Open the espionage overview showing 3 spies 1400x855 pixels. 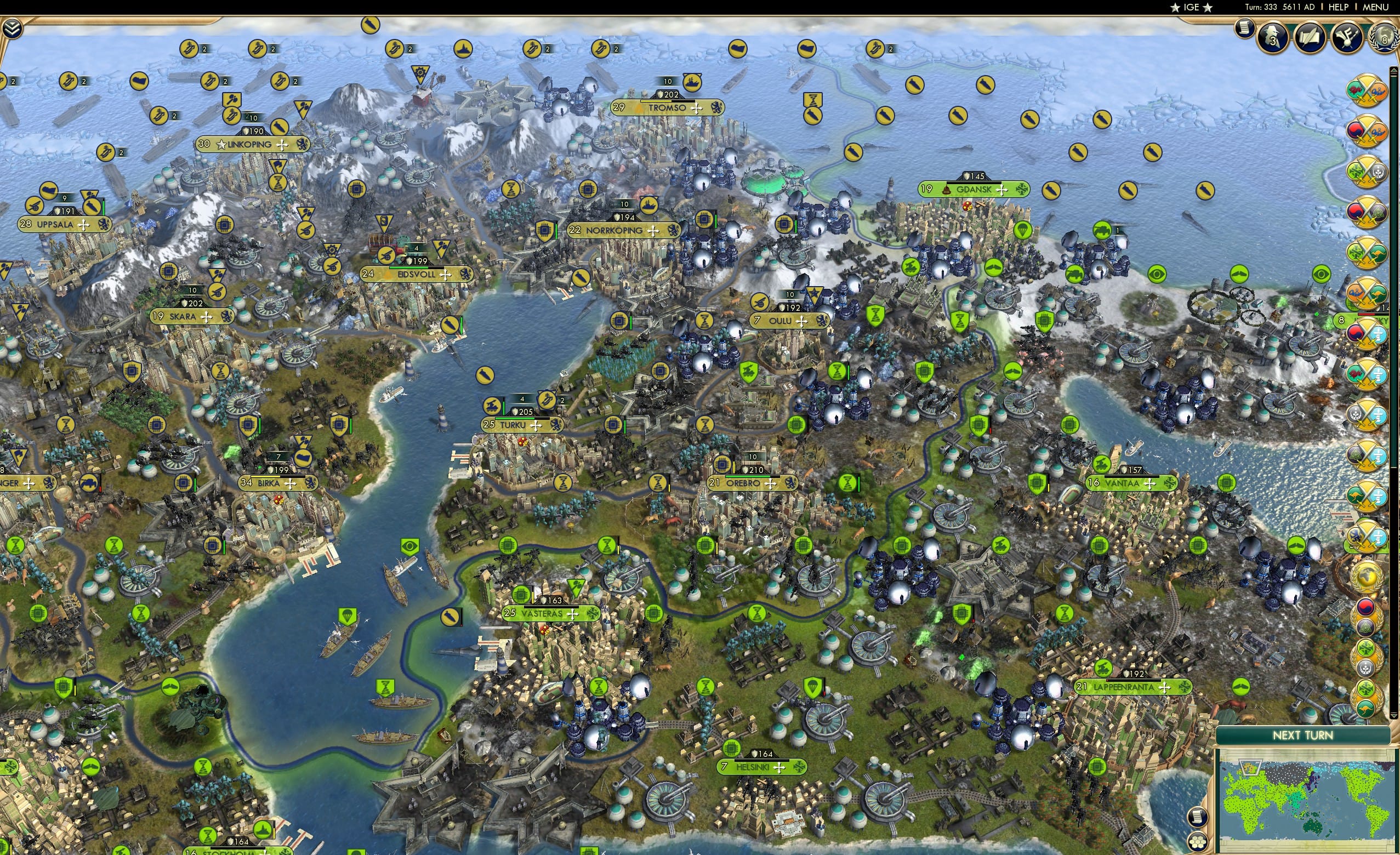1273,37
